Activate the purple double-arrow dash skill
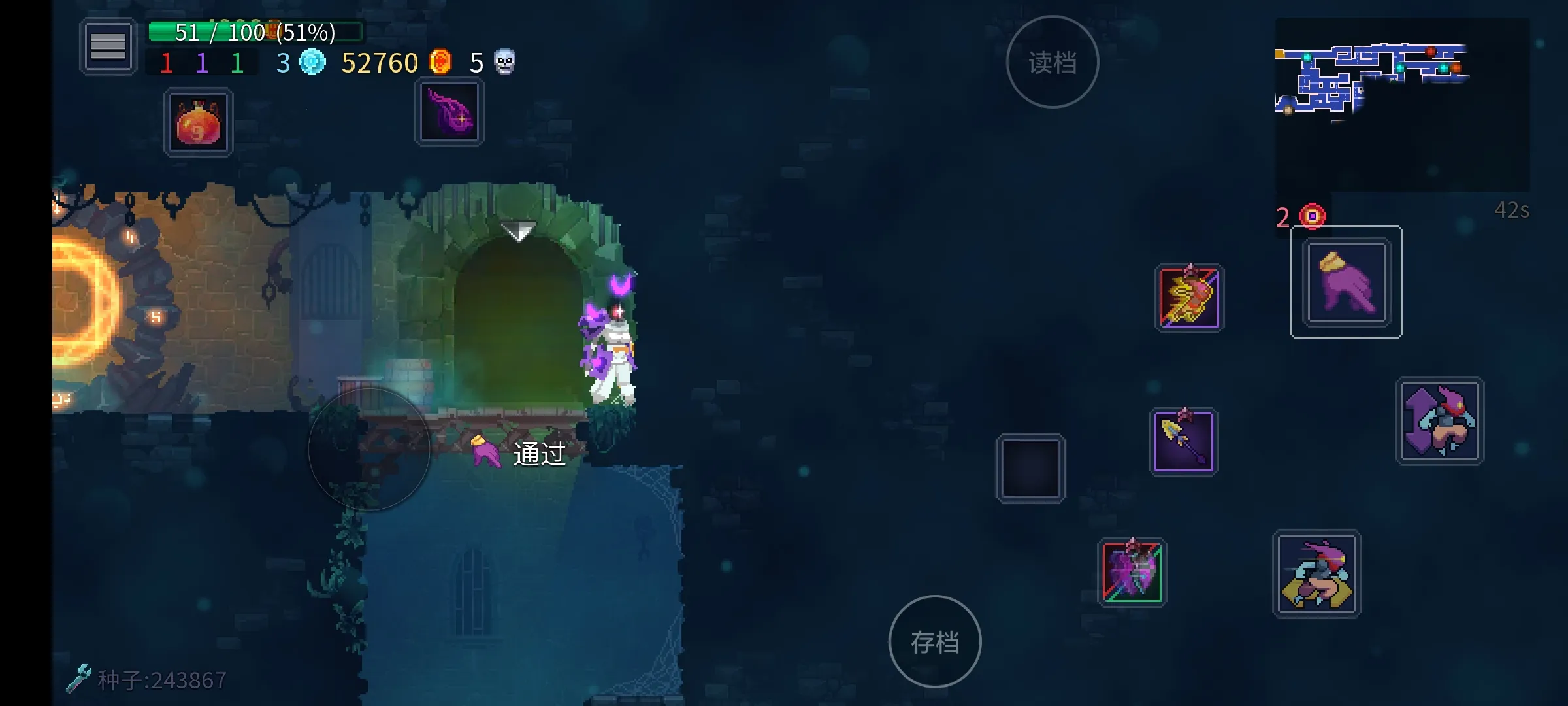This screenshot has width=1568, height=706. click(1439, 422)
